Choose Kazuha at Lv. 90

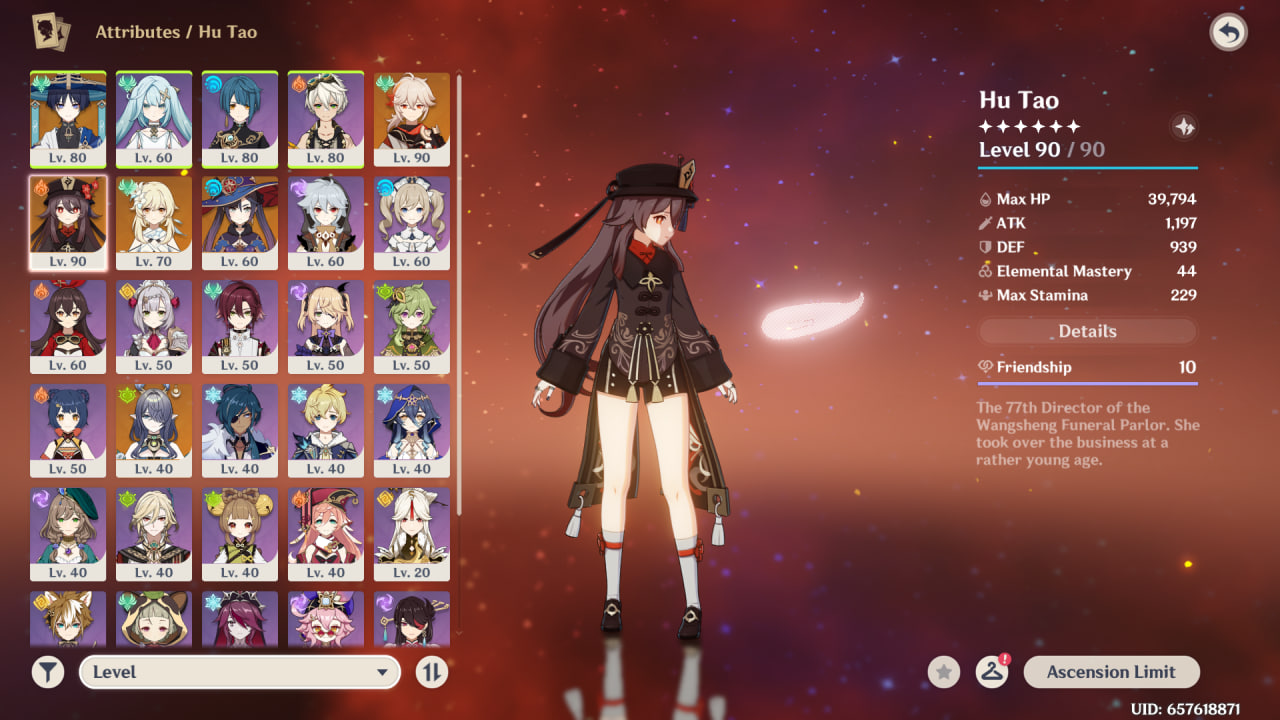click(412, 119)
